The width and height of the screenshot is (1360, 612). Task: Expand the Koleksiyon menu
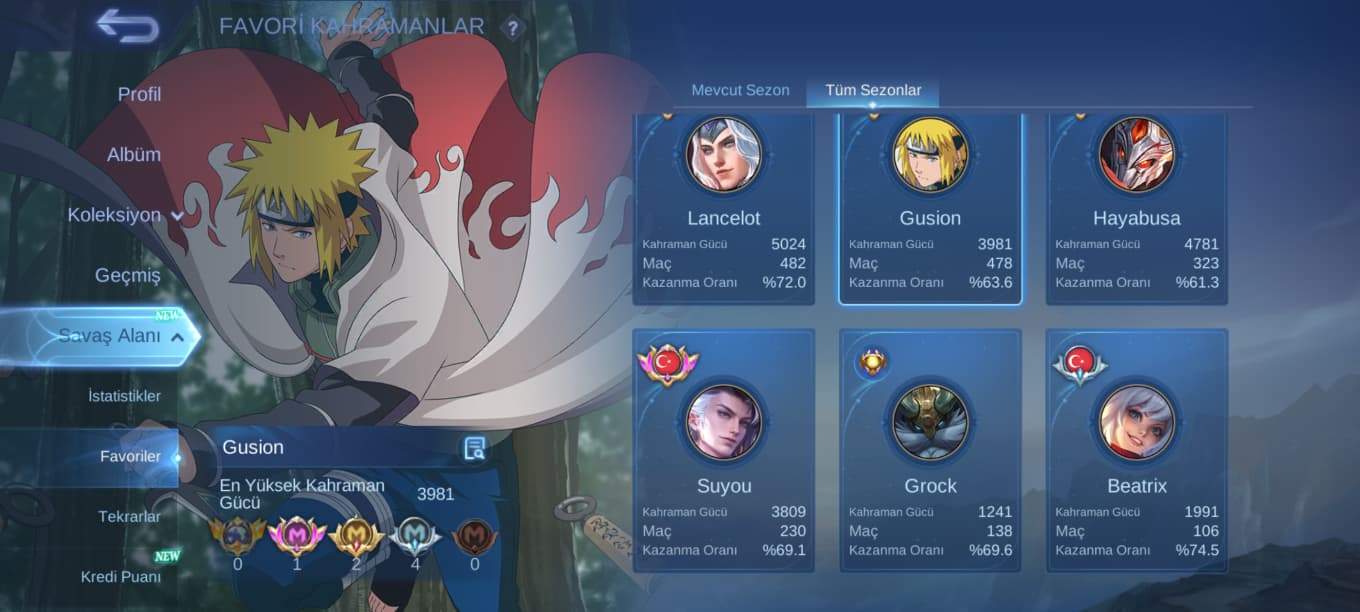pyautogui.click(x=124, y=215)
